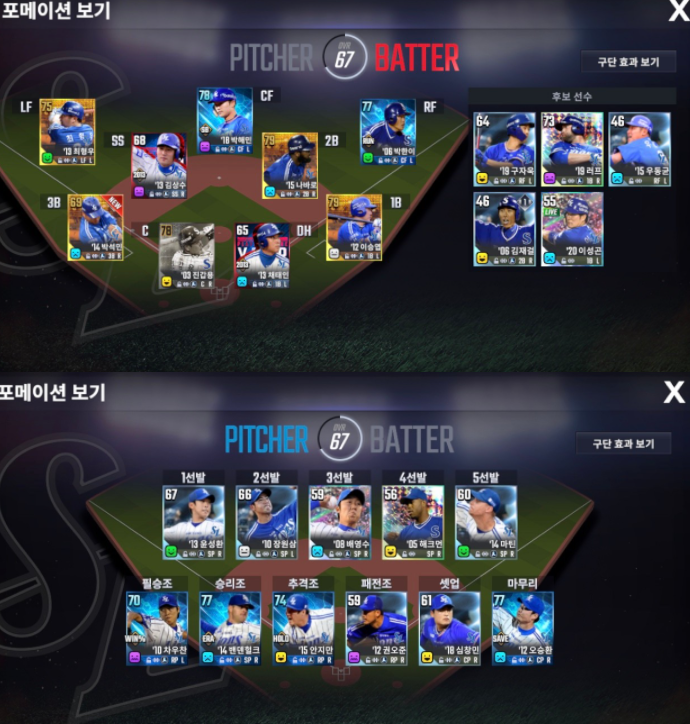
Task: Select 4선발 starter '05 해크먼 card
Action: point(412,523)
